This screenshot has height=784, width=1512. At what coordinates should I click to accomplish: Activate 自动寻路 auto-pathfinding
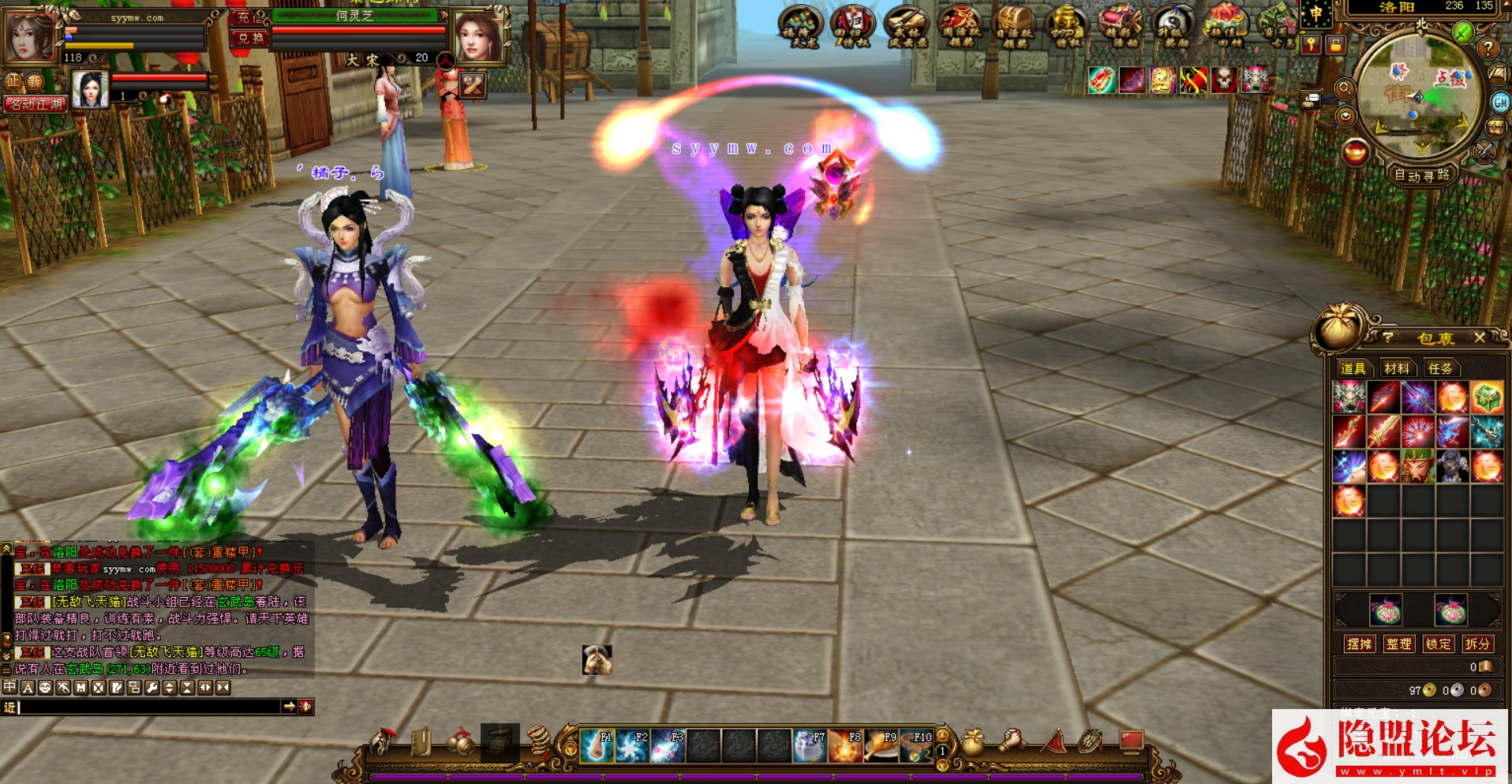[1422, 175]
